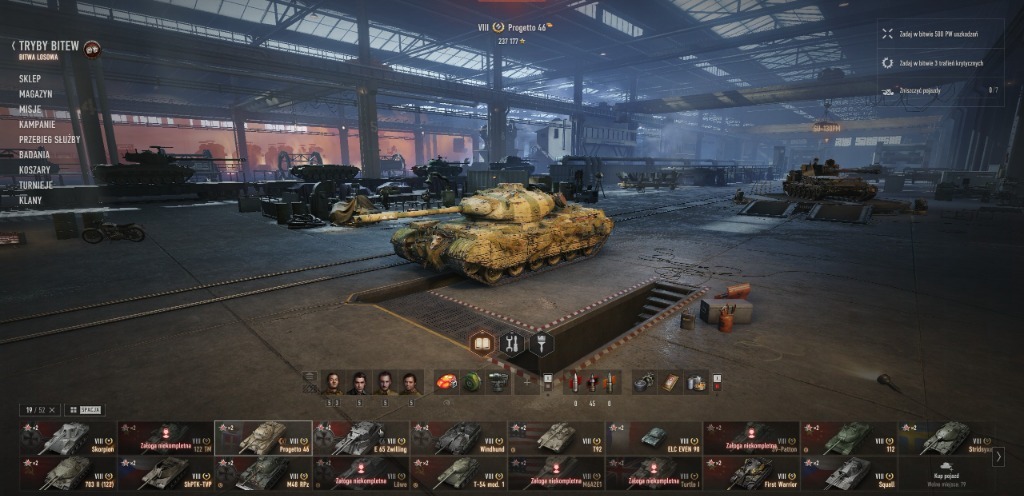The width and height of the screenshot is (1024, 496).
Task: Add equipment in the empty plus slot
Action: tap(527, 382)
